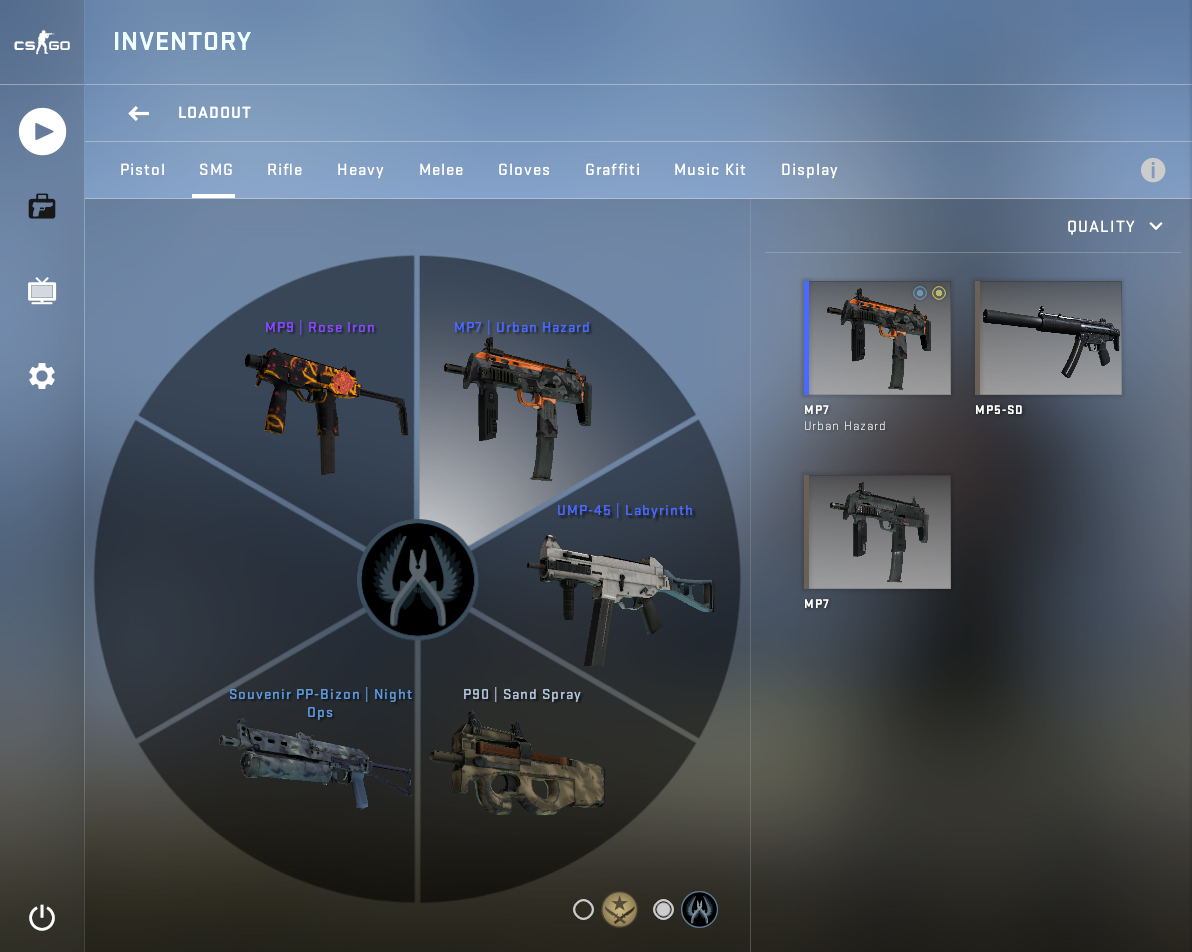This screenshot has width=1192, height=952.
Task: Choose the Music Kit tab
Action: [x=710, y=170]
